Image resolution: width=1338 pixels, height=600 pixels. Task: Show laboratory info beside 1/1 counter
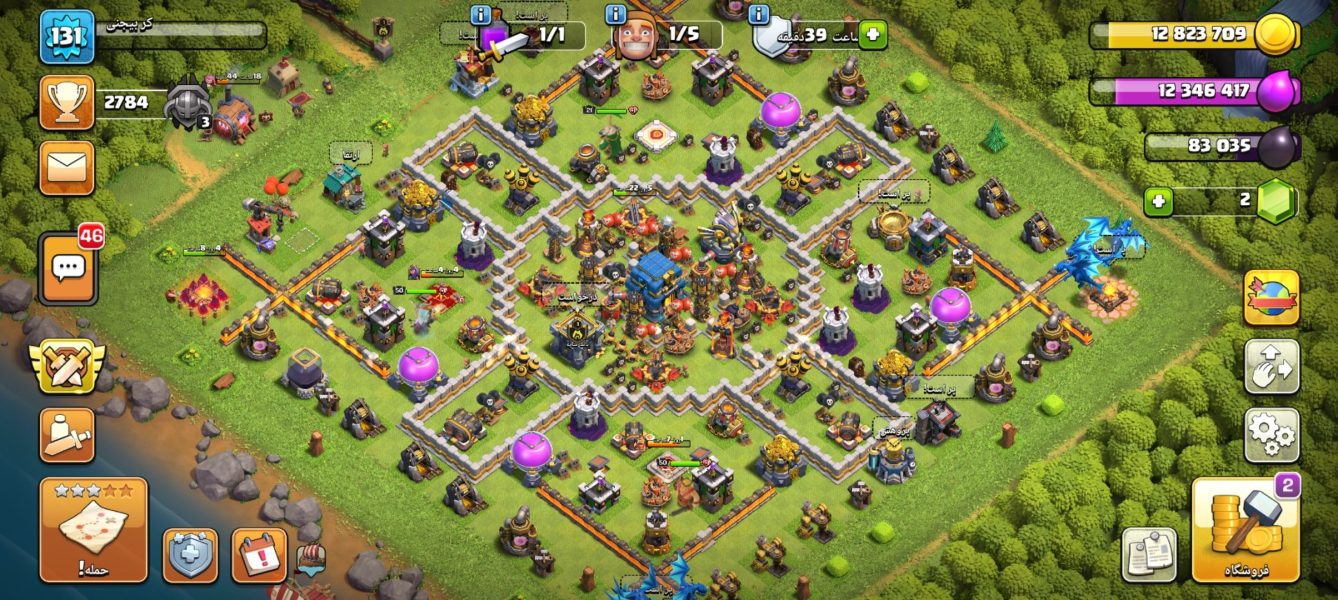pos(480,14)
